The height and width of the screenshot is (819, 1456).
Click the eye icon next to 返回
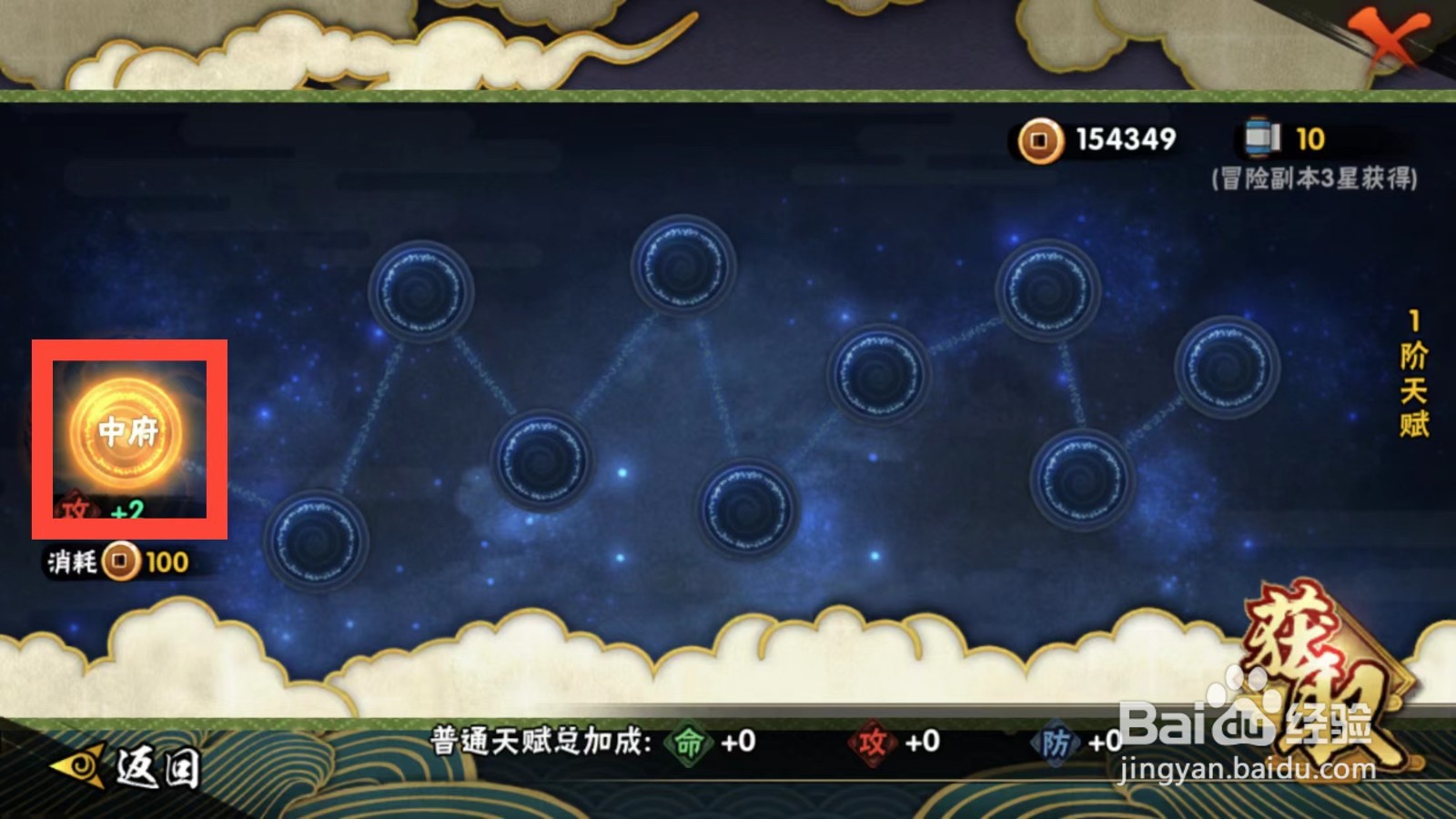pyautogui.click(x=77, y=764)
